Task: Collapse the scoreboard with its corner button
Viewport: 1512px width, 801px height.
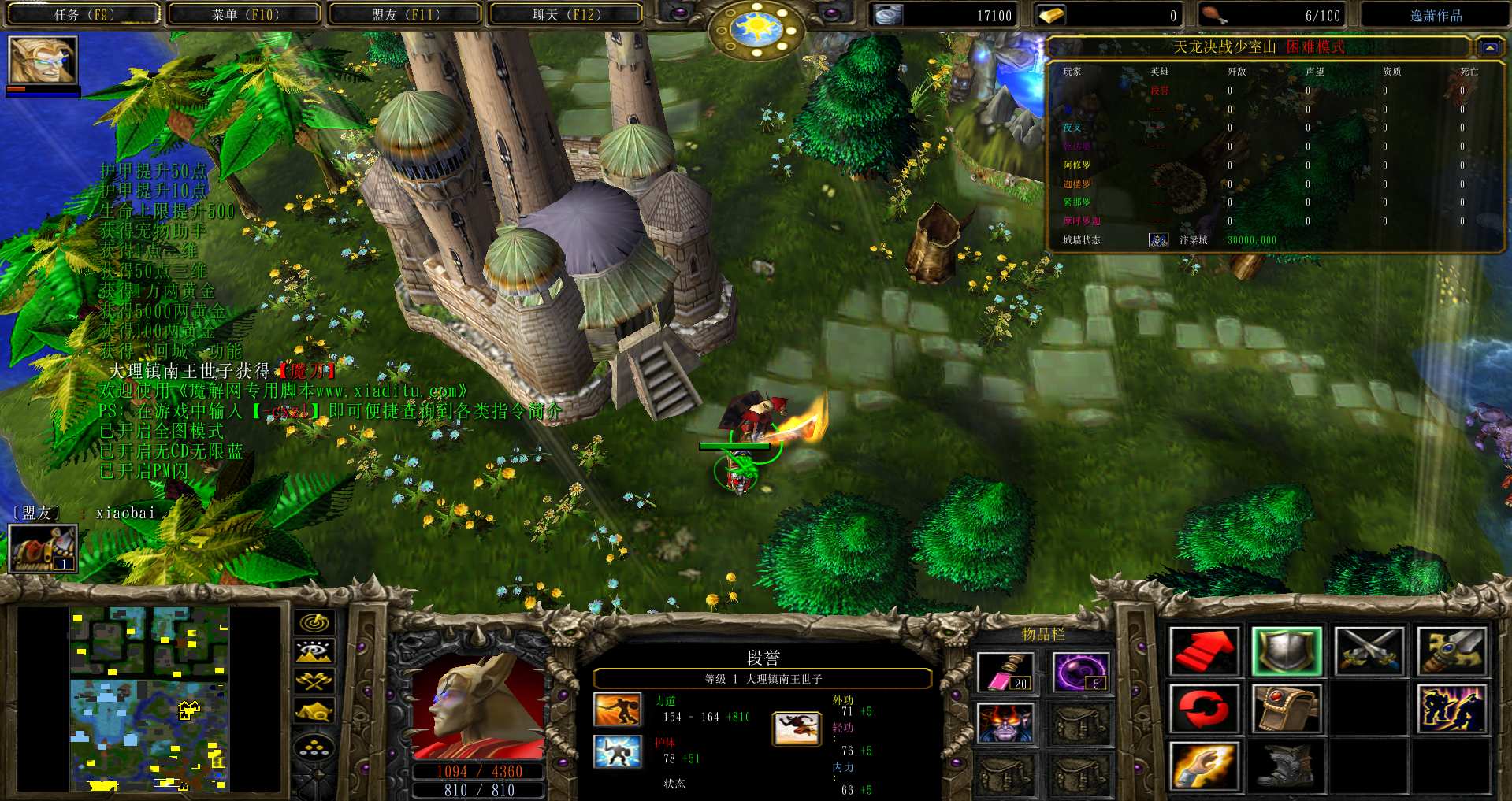Action: coord(1489,47)
